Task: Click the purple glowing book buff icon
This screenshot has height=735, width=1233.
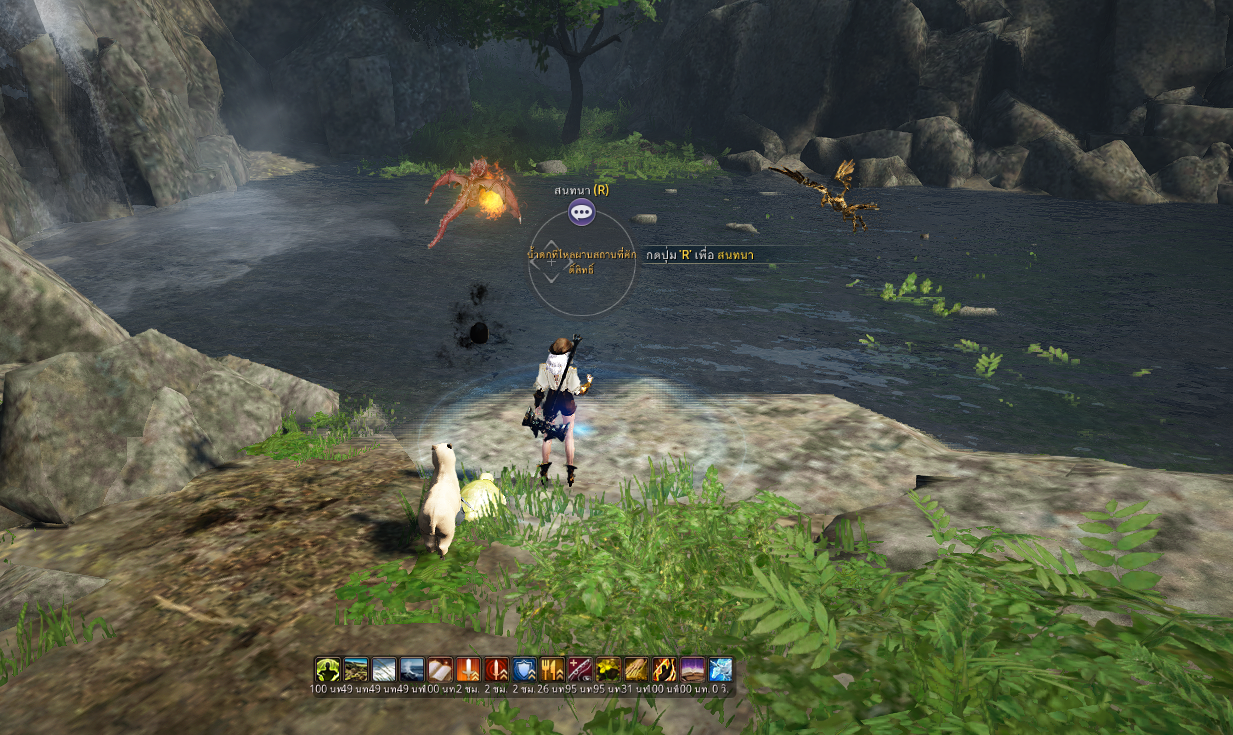Action: (x=692, y=669)
